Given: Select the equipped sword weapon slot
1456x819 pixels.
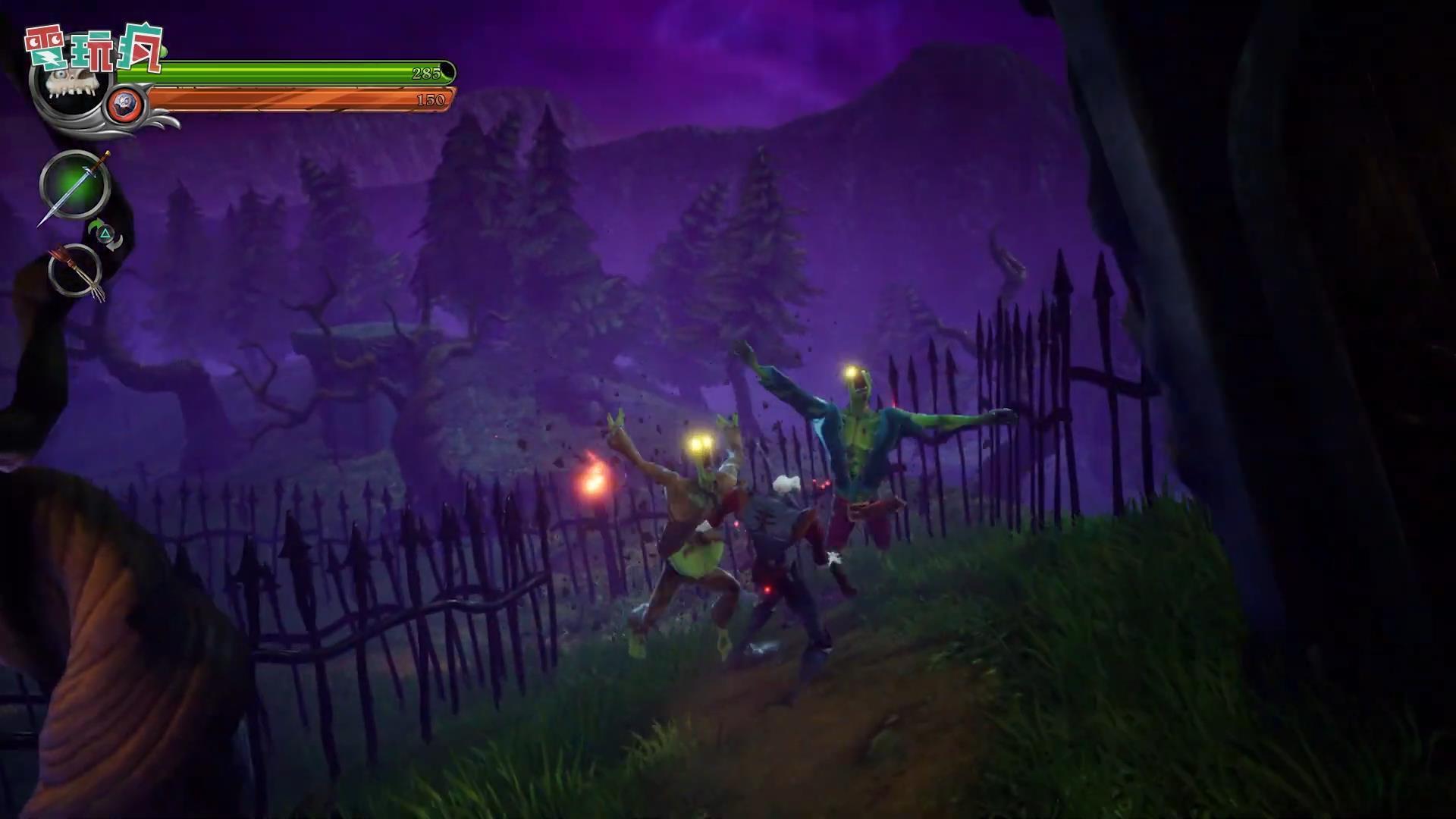Looking at the screenshot, I should point(74,186).
